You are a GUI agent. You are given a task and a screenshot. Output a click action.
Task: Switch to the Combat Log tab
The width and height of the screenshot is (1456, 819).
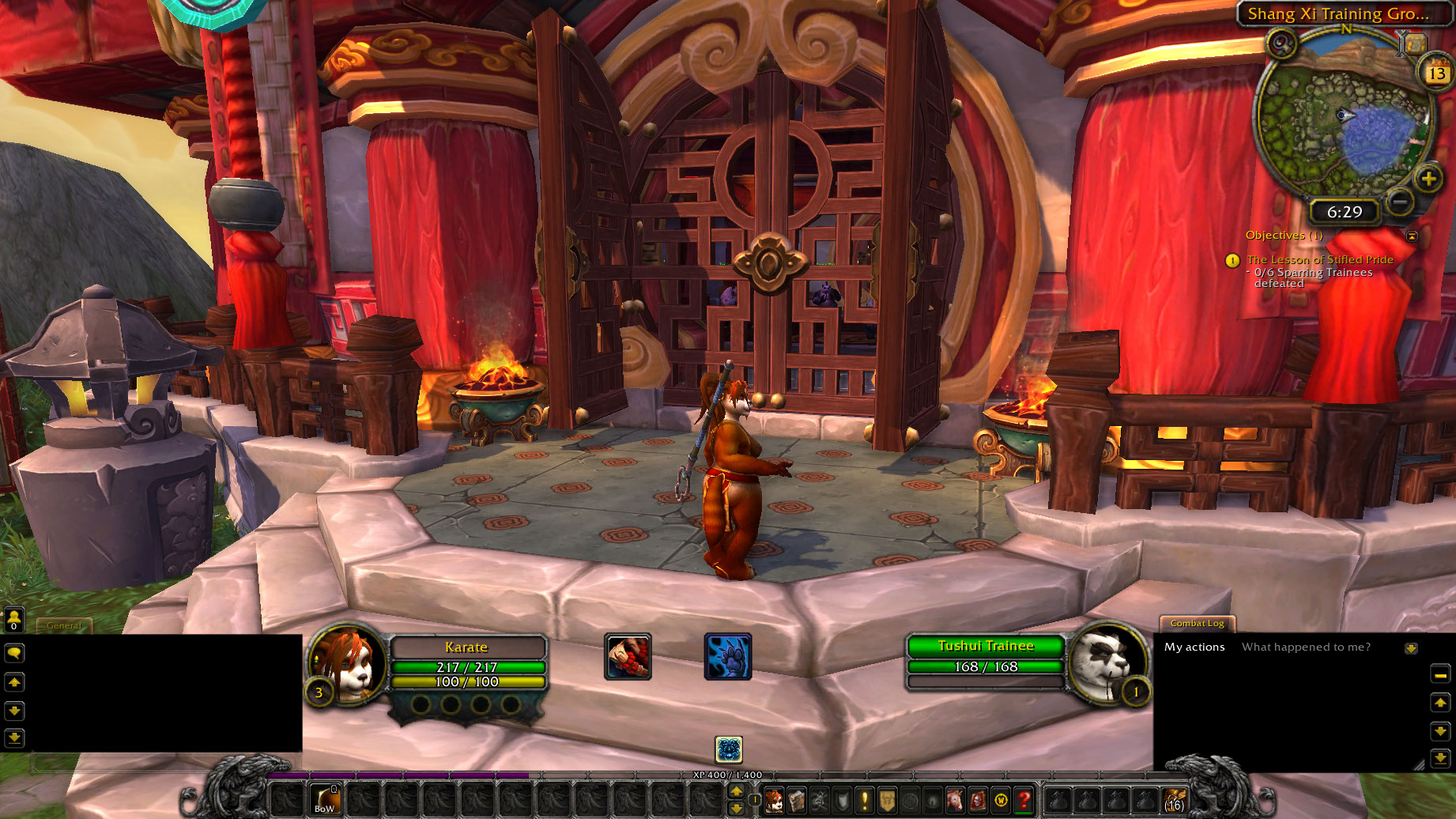(x=1197, y=623)
